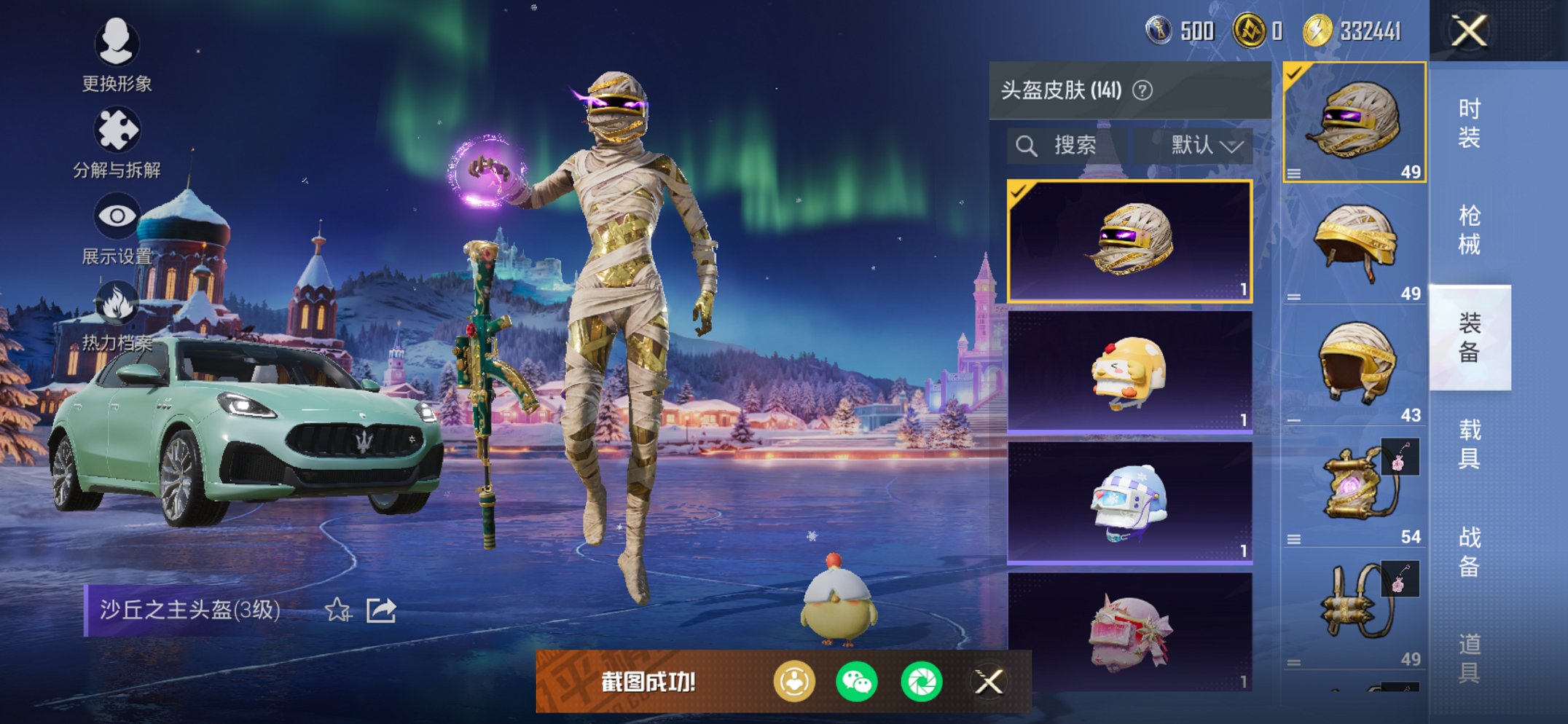Switch to the 时装 tab
The height and width of the screenshot is (724, 1568).
1470,124
